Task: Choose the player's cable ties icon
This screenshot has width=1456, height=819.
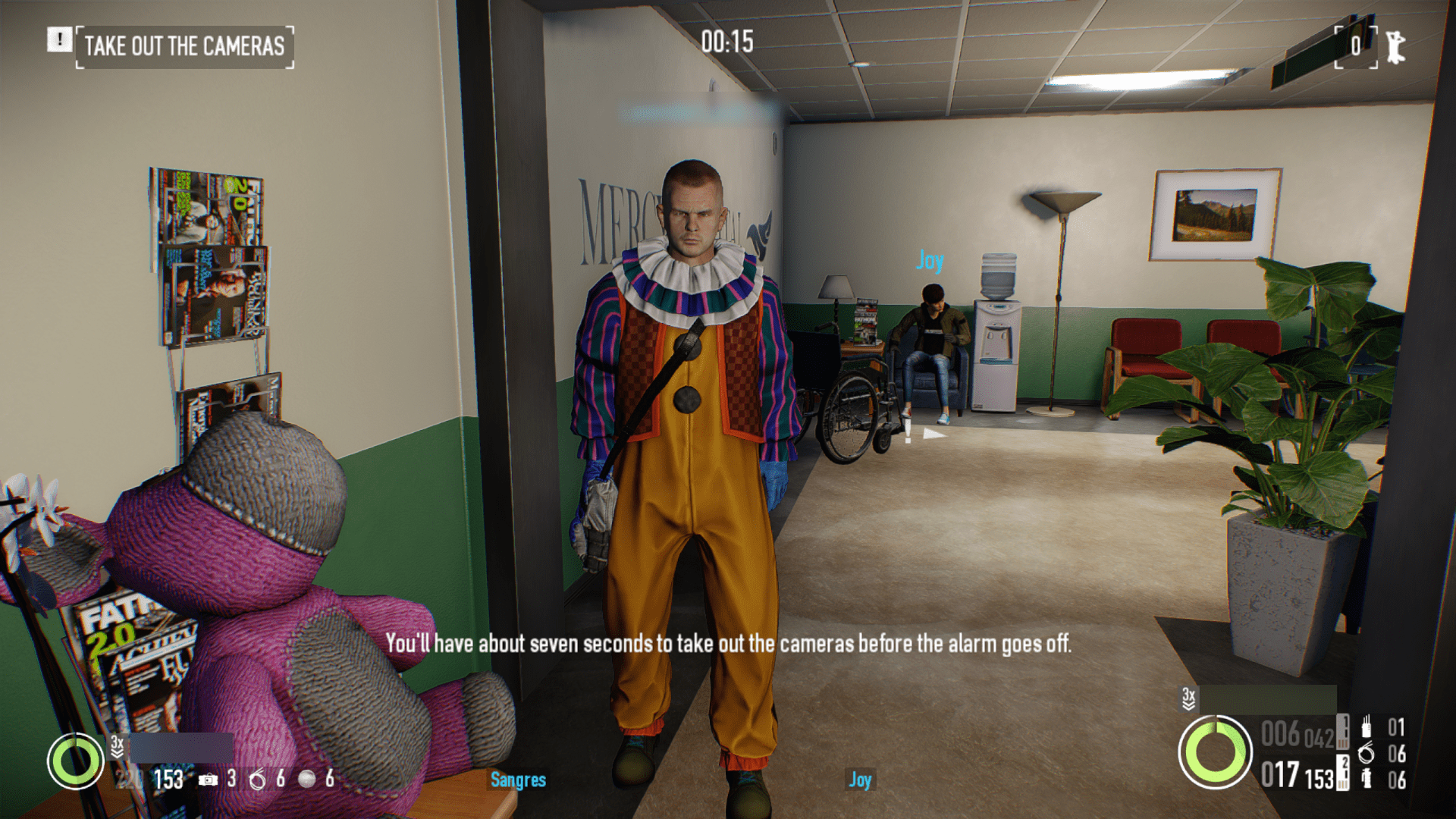Action: click(1366, 754)
